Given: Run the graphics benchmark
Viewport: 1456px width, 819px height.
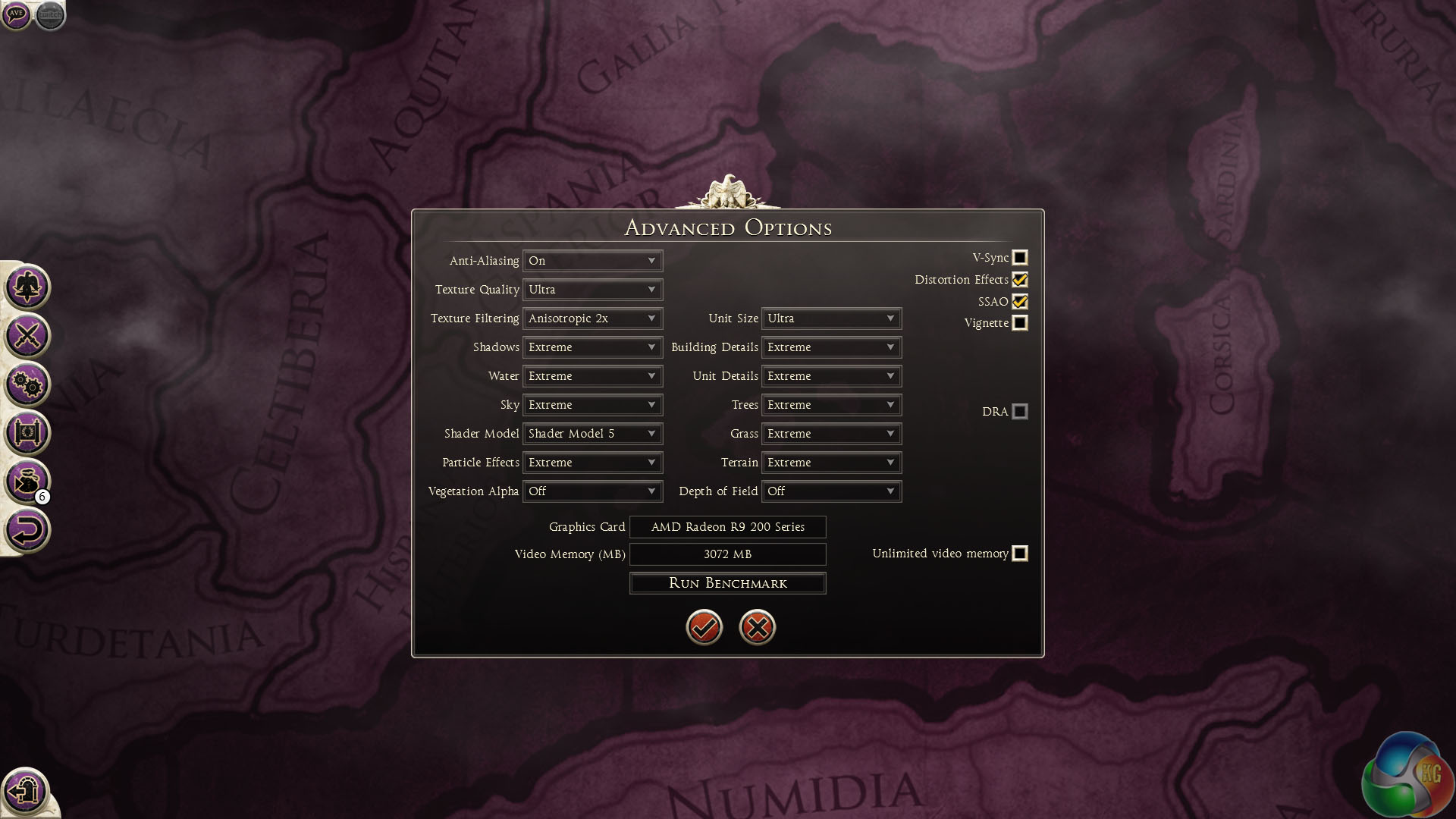Looking at the screenshot, I should [x=727, y=583].
